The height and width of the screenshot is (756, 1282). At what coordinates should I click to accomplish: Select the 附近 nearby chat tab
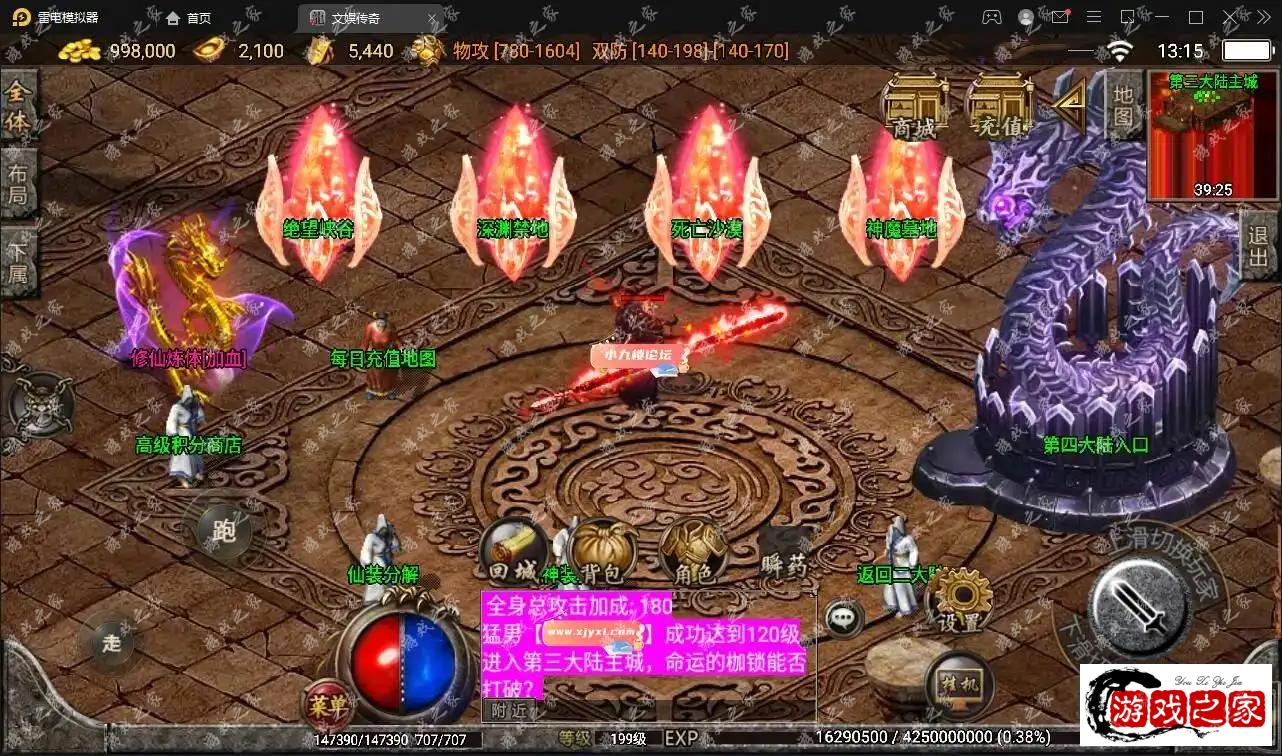point(509,711)
